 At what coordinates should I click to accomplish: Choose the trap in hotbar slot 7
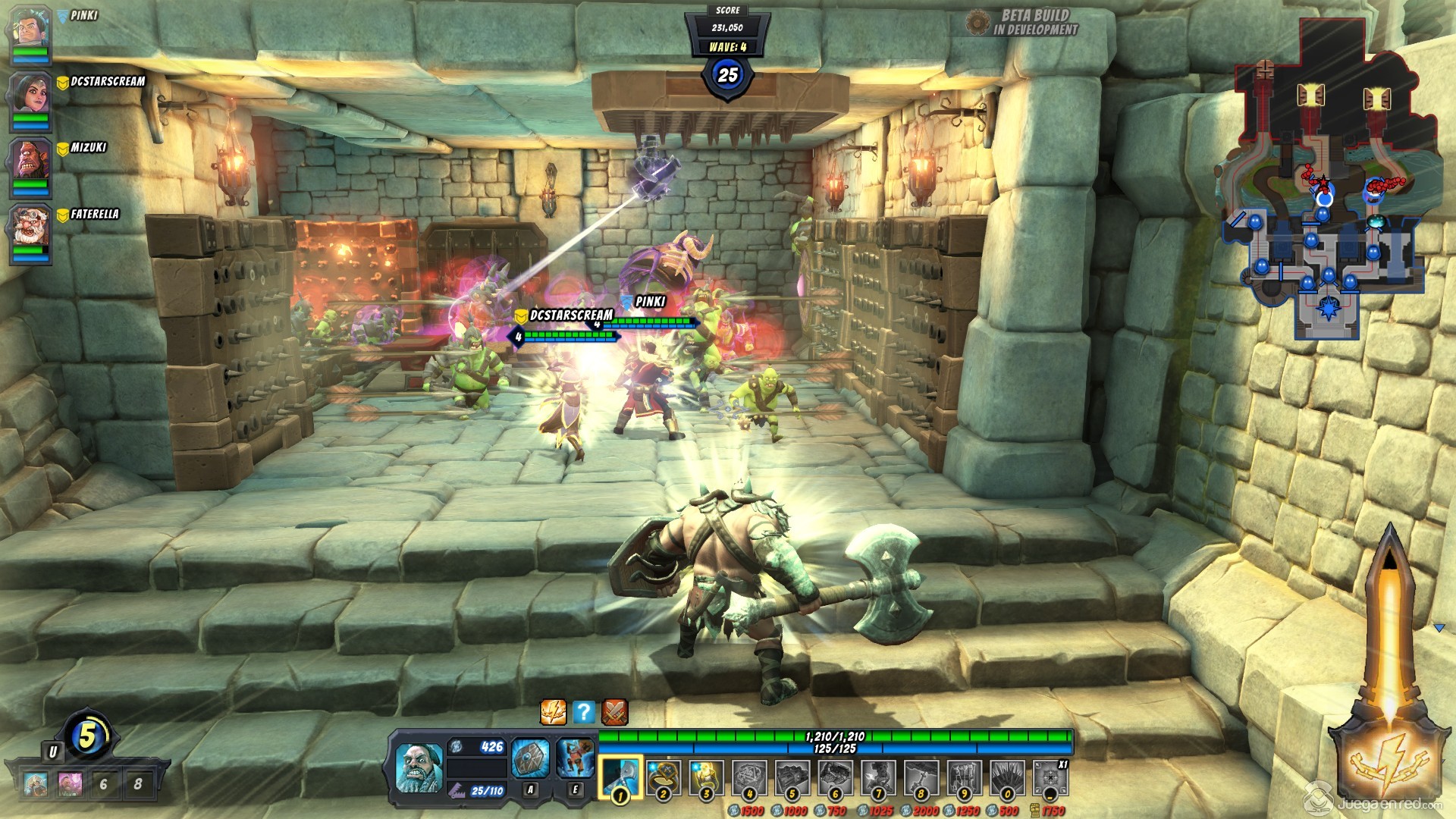[878, 776]
